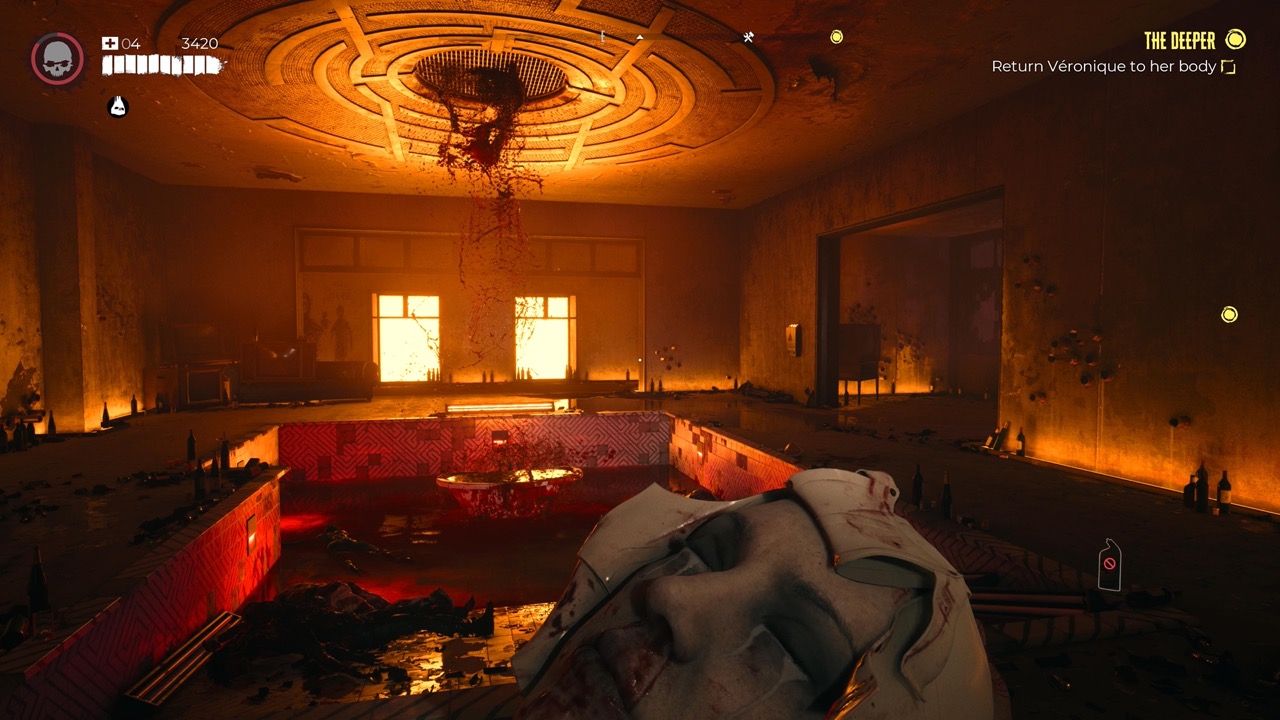Open the curveball selector below the health bar

click(117, 106)
